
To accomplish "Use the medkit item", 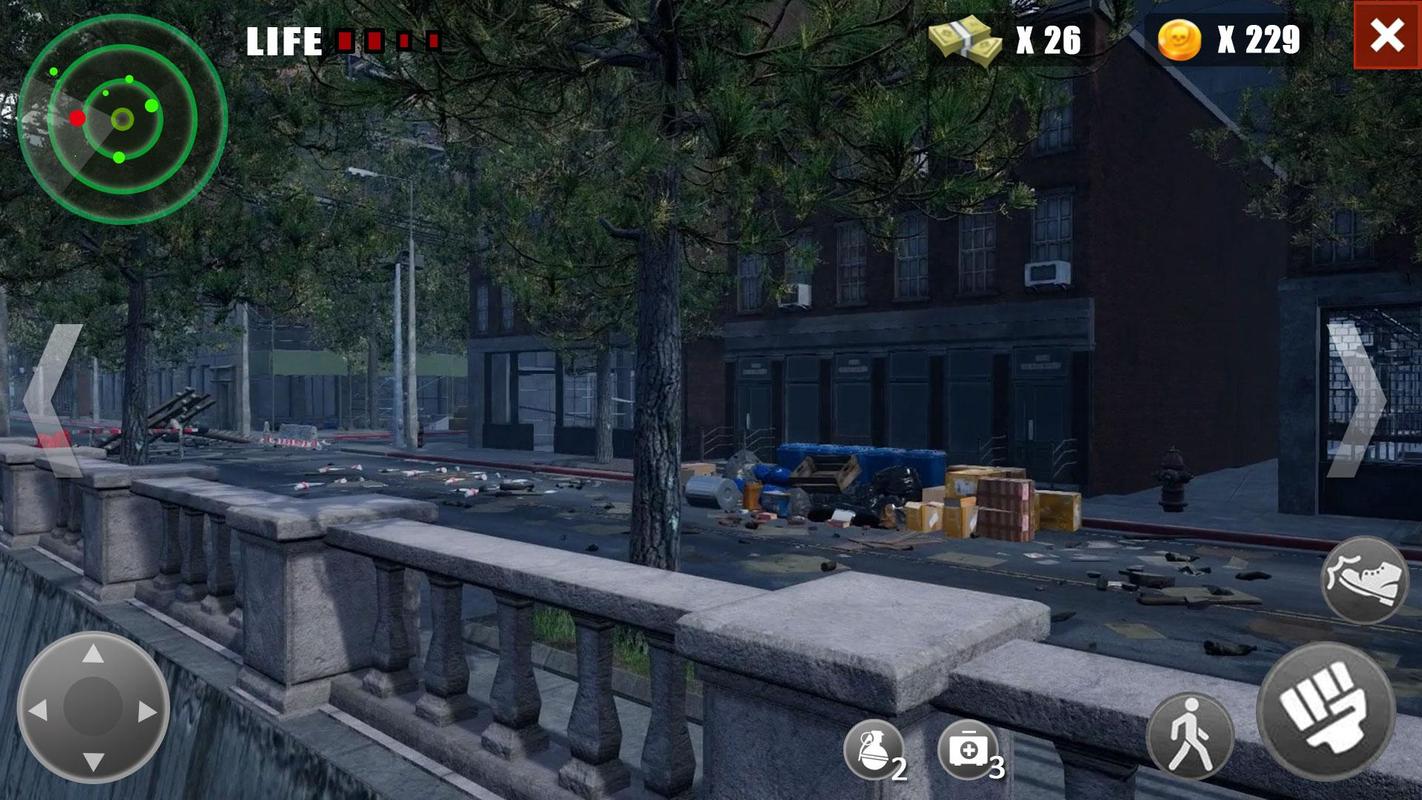I will point(967,750).
